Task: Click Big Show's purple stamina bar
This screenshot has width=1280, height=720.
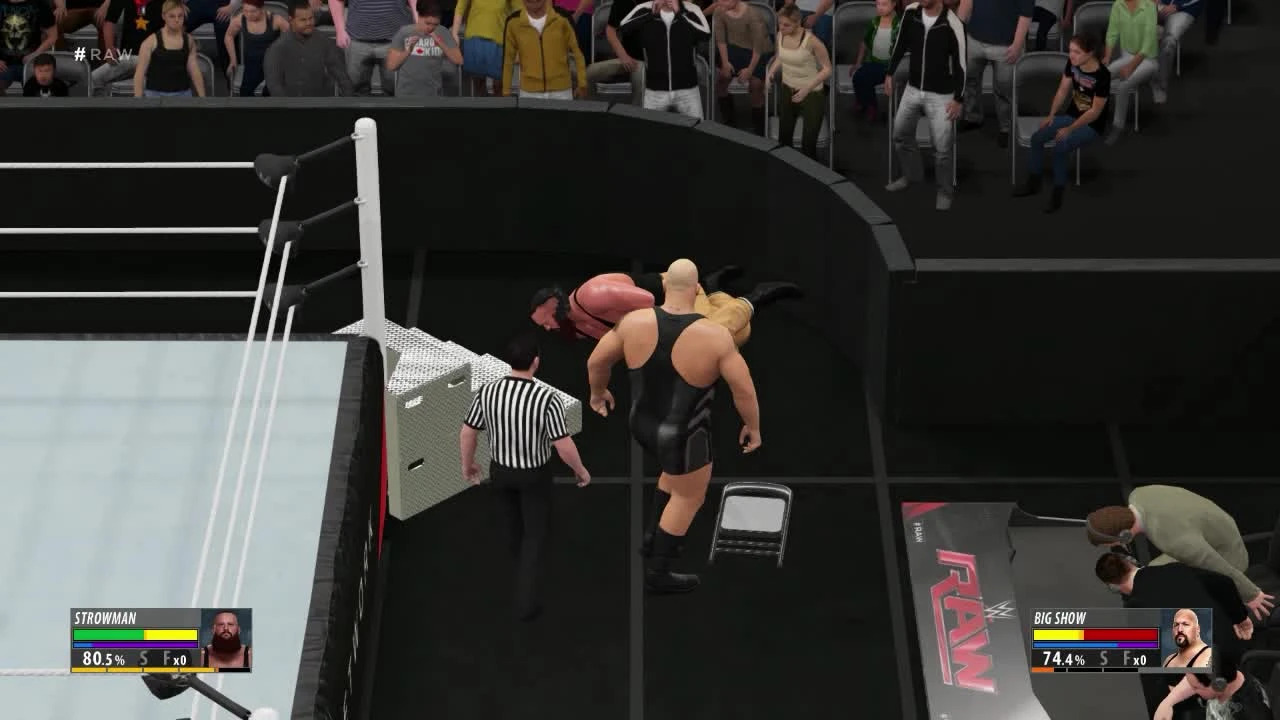Action: [x=1138, y=644]
